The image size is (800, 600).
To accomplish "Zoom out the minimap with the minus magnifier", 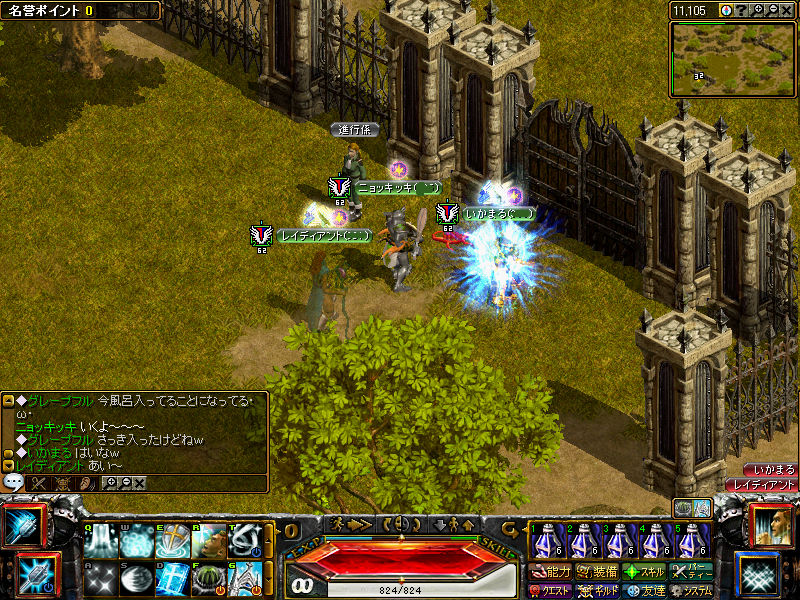I will coord(773,9).
